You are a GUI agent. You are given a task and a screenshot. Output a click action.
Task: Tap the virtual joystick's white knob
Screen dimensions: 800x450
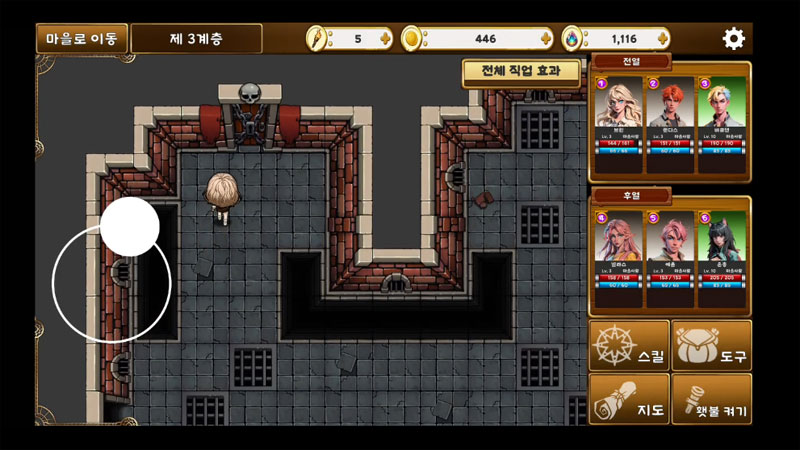pos(130,226)
